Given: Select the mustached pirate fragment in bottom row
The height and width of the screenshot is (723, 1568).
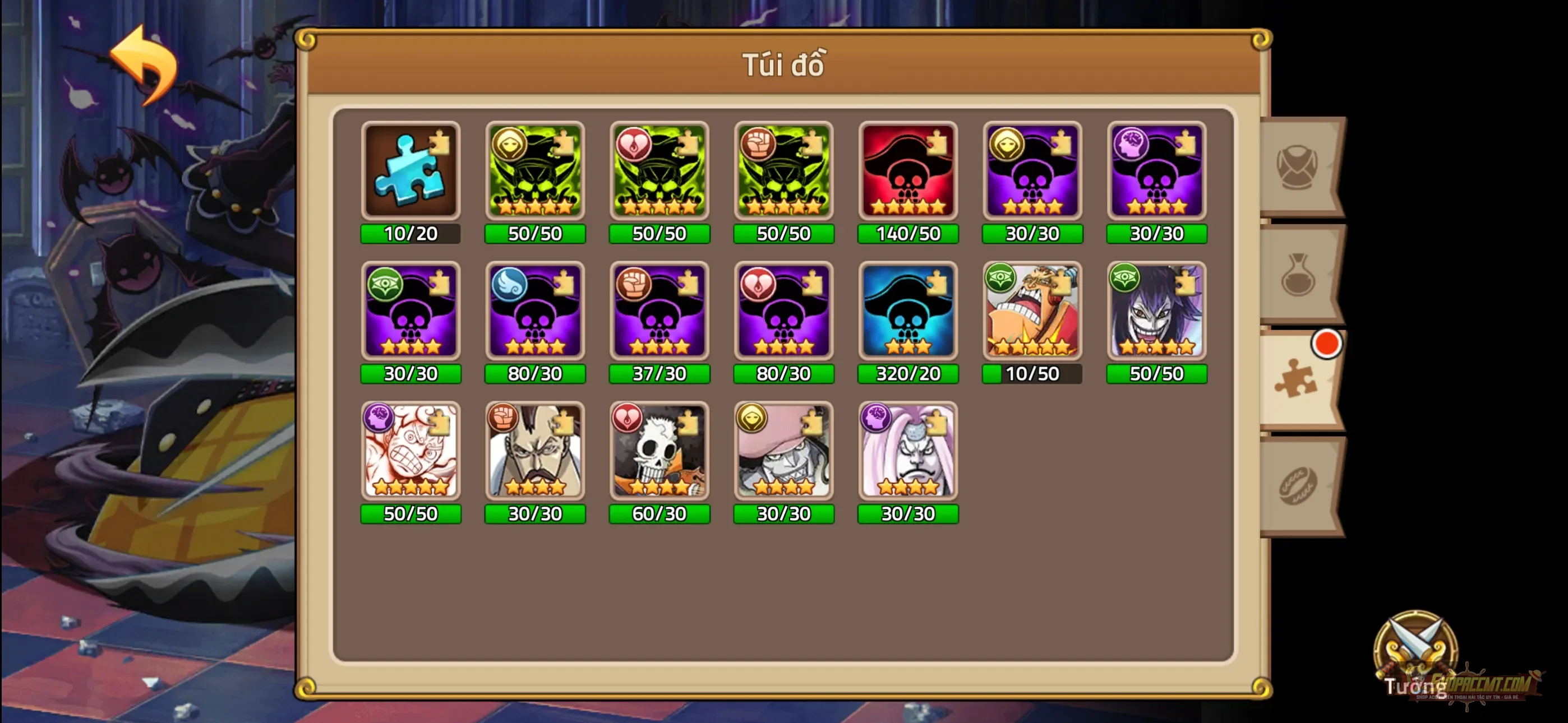Looking at the screenshot, I should [536, 453].
